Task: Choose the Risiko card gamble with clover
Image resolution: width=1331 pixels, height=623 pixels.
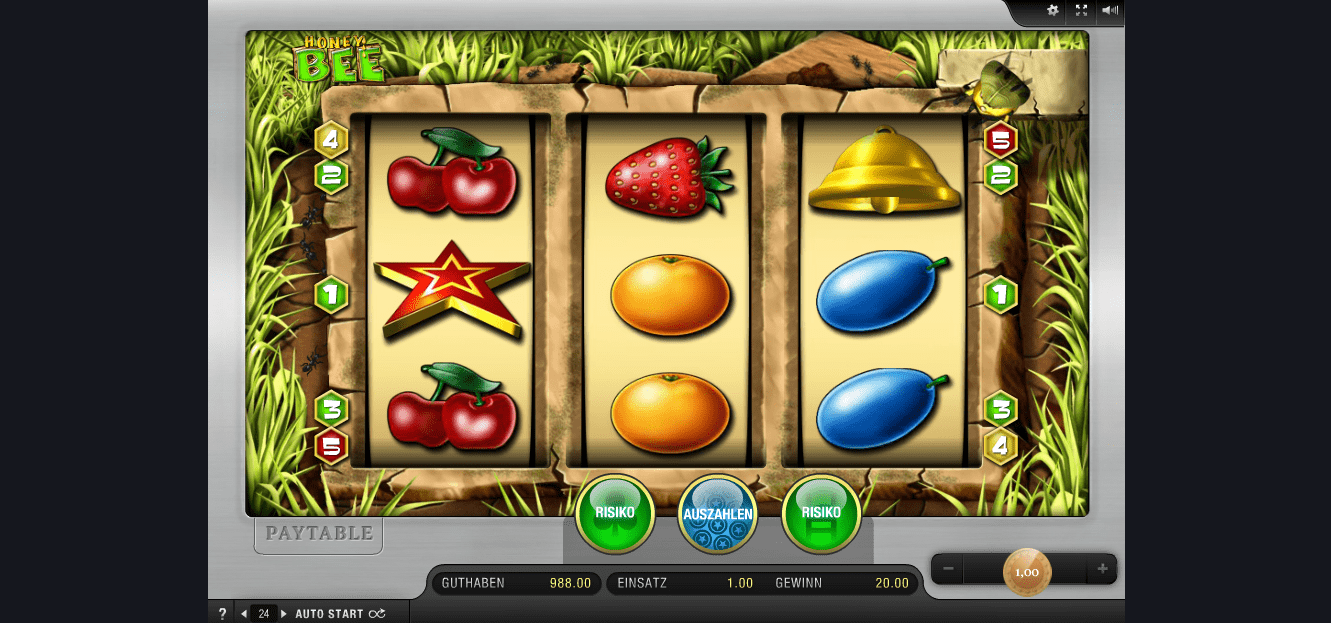Action: pos(615,514)
